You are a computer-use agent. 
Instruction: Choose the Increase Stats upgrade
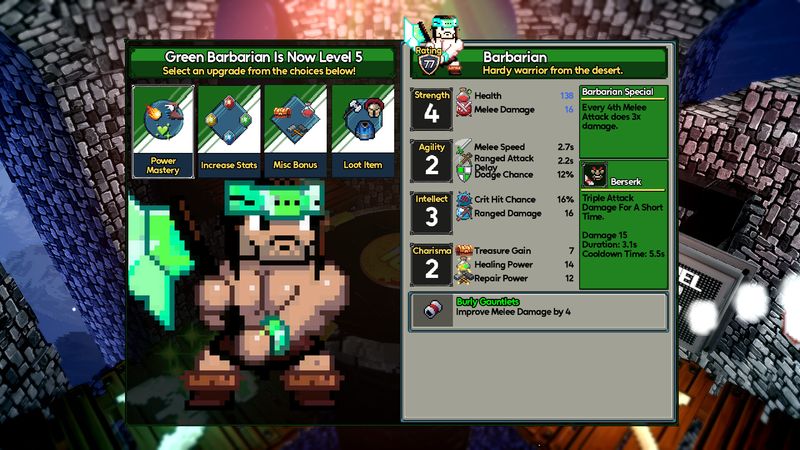229,130
